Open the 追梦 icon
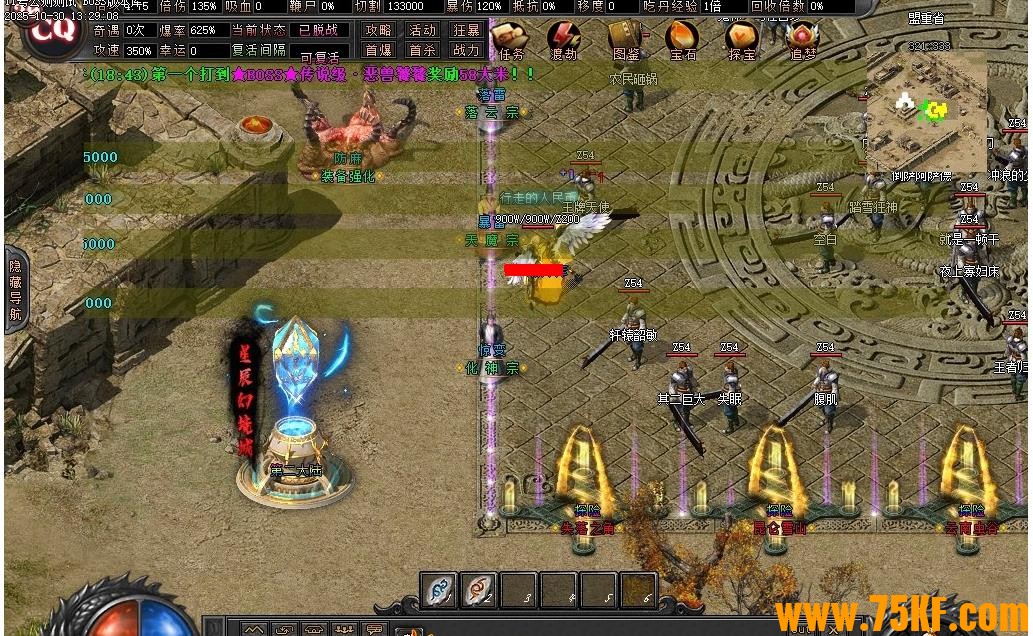Image resolution: width=1033 pixels, height=636 pixels. (802, 38)
